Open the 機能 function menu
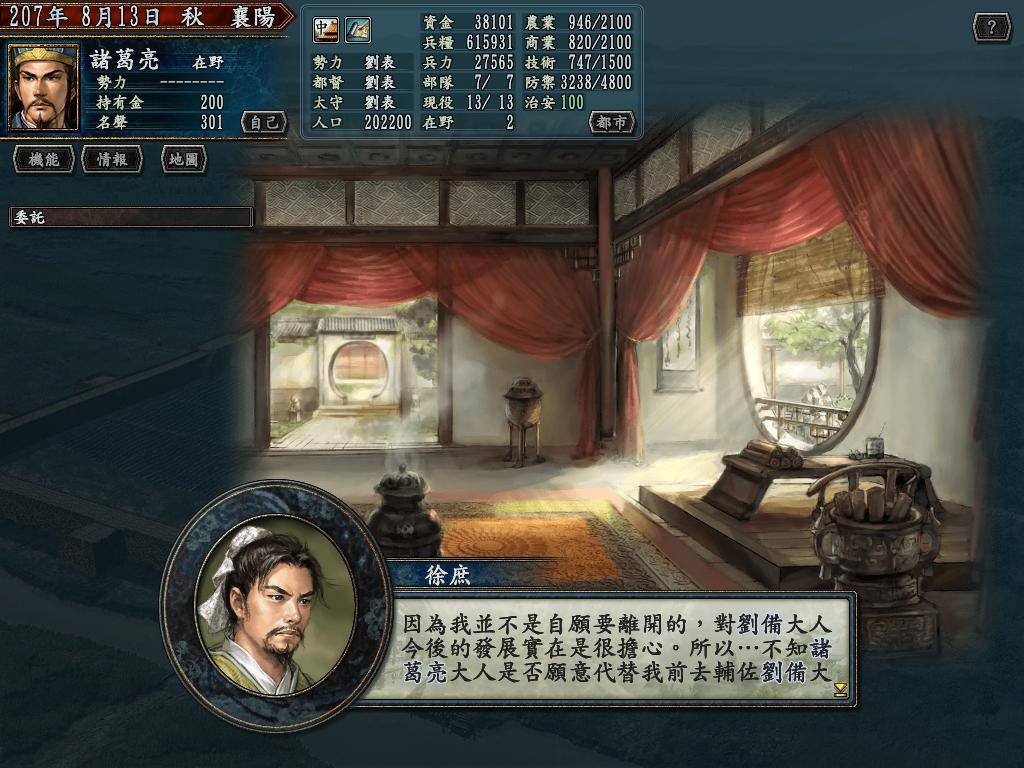This screenshot has height=768, width=1024. point(44,159)
